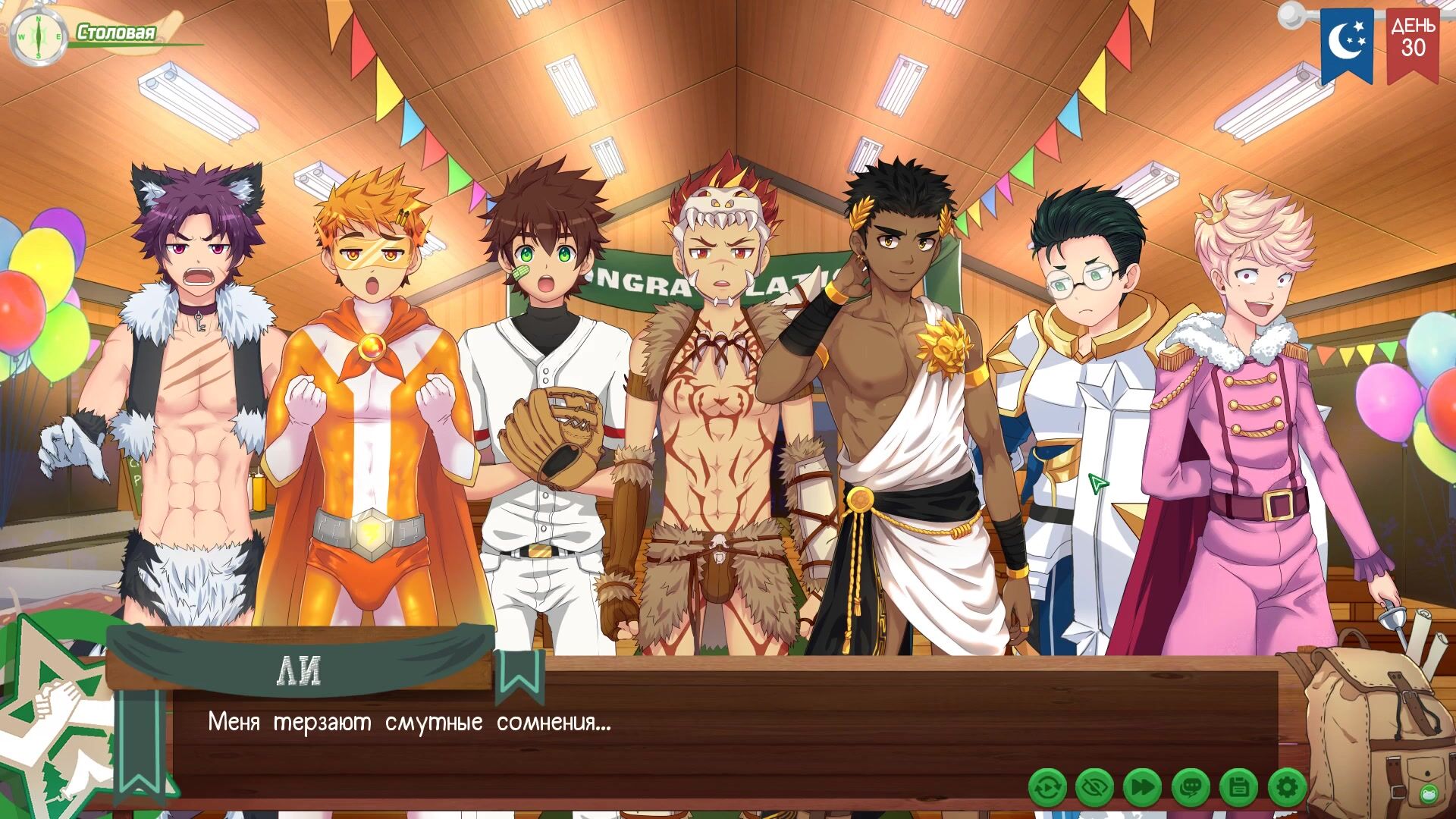1456x819 pixels.
Task: Hide the dialogue interface with the crossed-eye button
Action: 1094,788
